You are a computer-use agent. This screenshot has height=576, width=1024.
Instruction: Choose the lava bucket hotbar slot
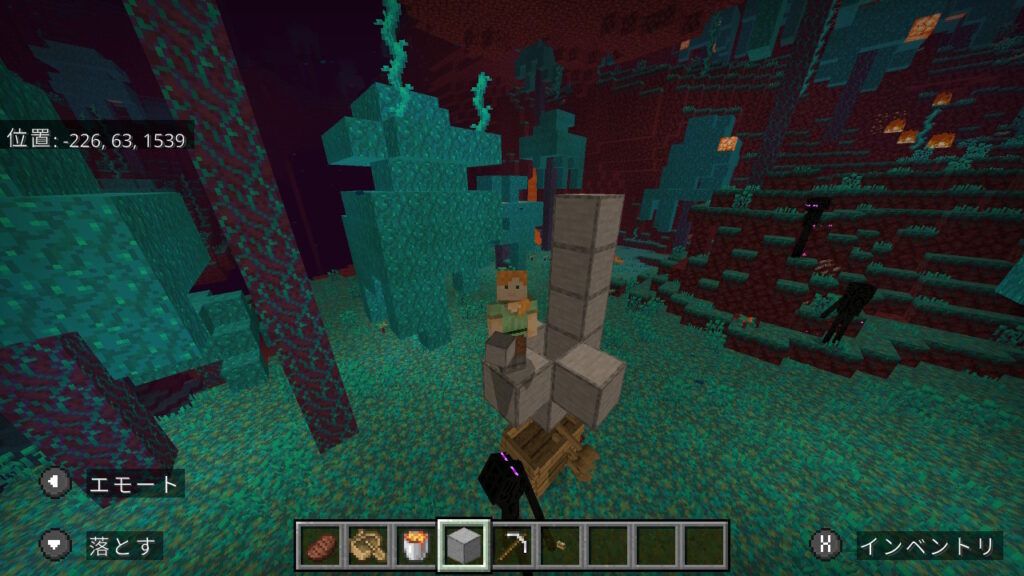point(415,546)
